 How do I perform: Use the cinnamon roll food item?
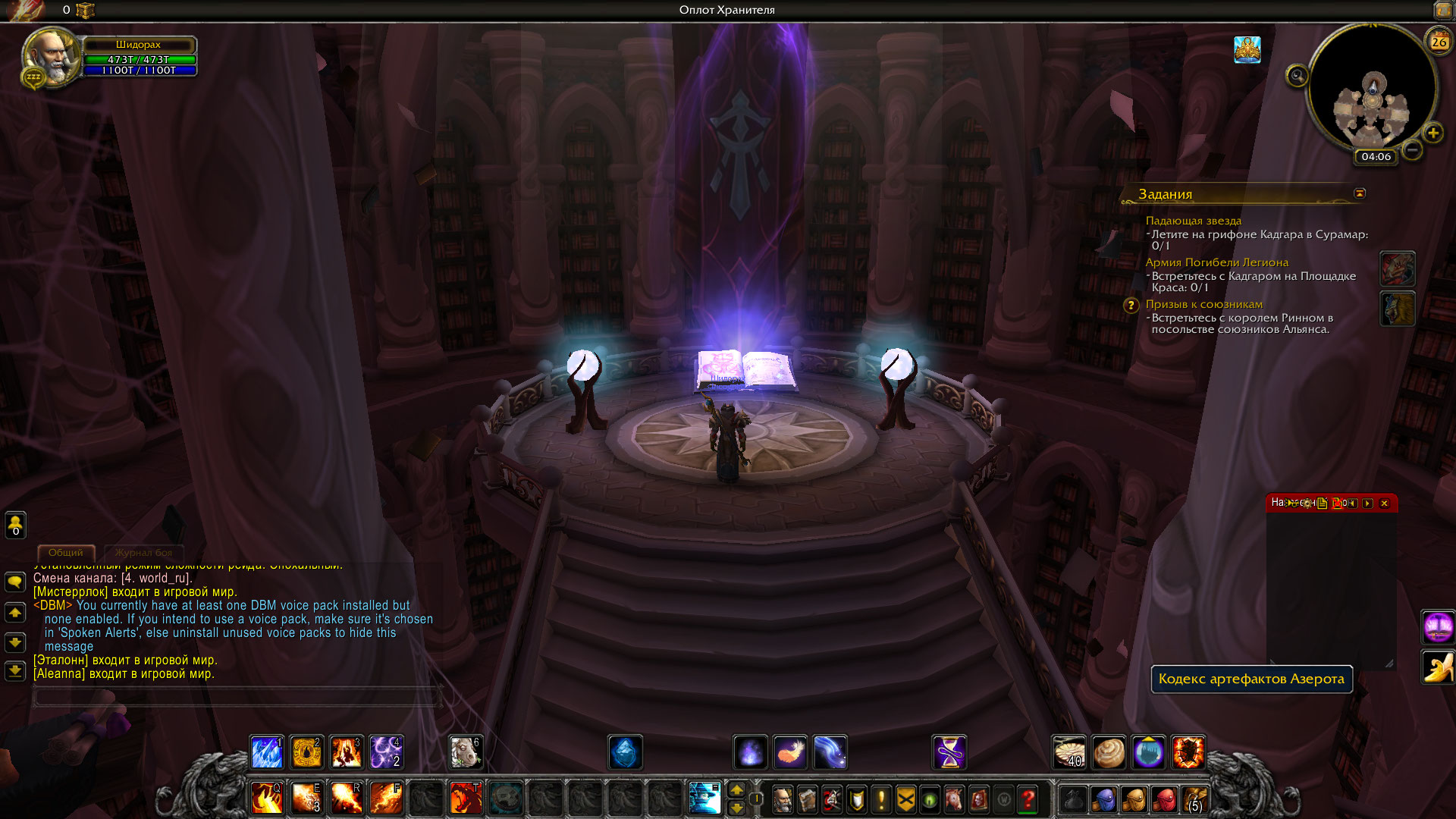(1109, 752)
